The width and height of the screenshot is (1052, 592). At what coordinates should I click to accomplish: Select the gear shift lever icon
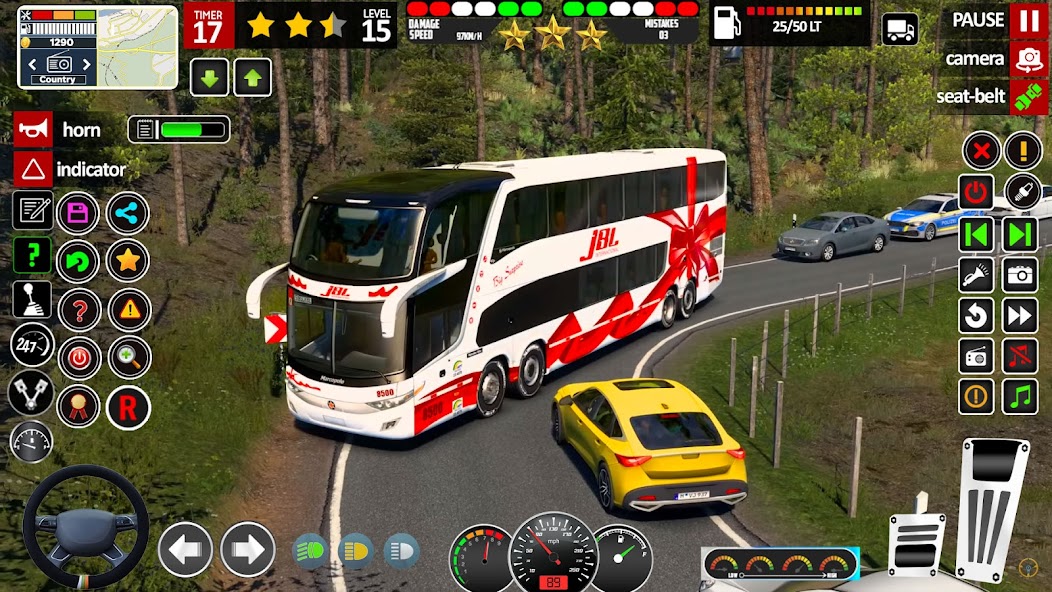coord(32,299)
